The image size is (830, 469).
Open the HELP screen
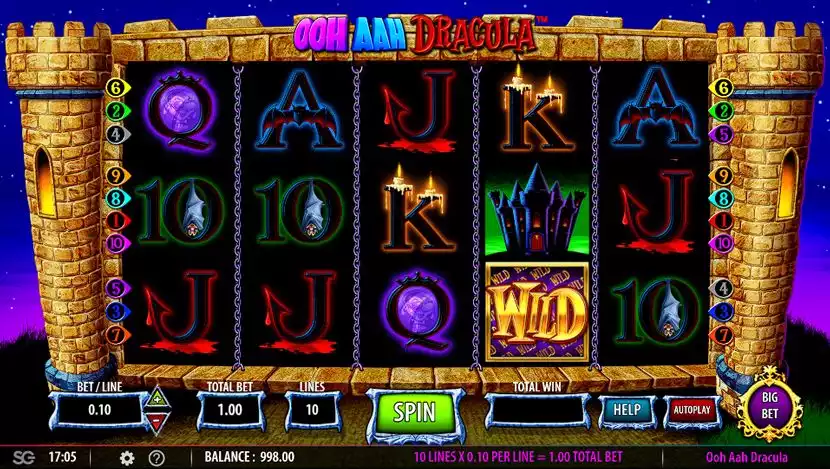(x=627, y=411)
